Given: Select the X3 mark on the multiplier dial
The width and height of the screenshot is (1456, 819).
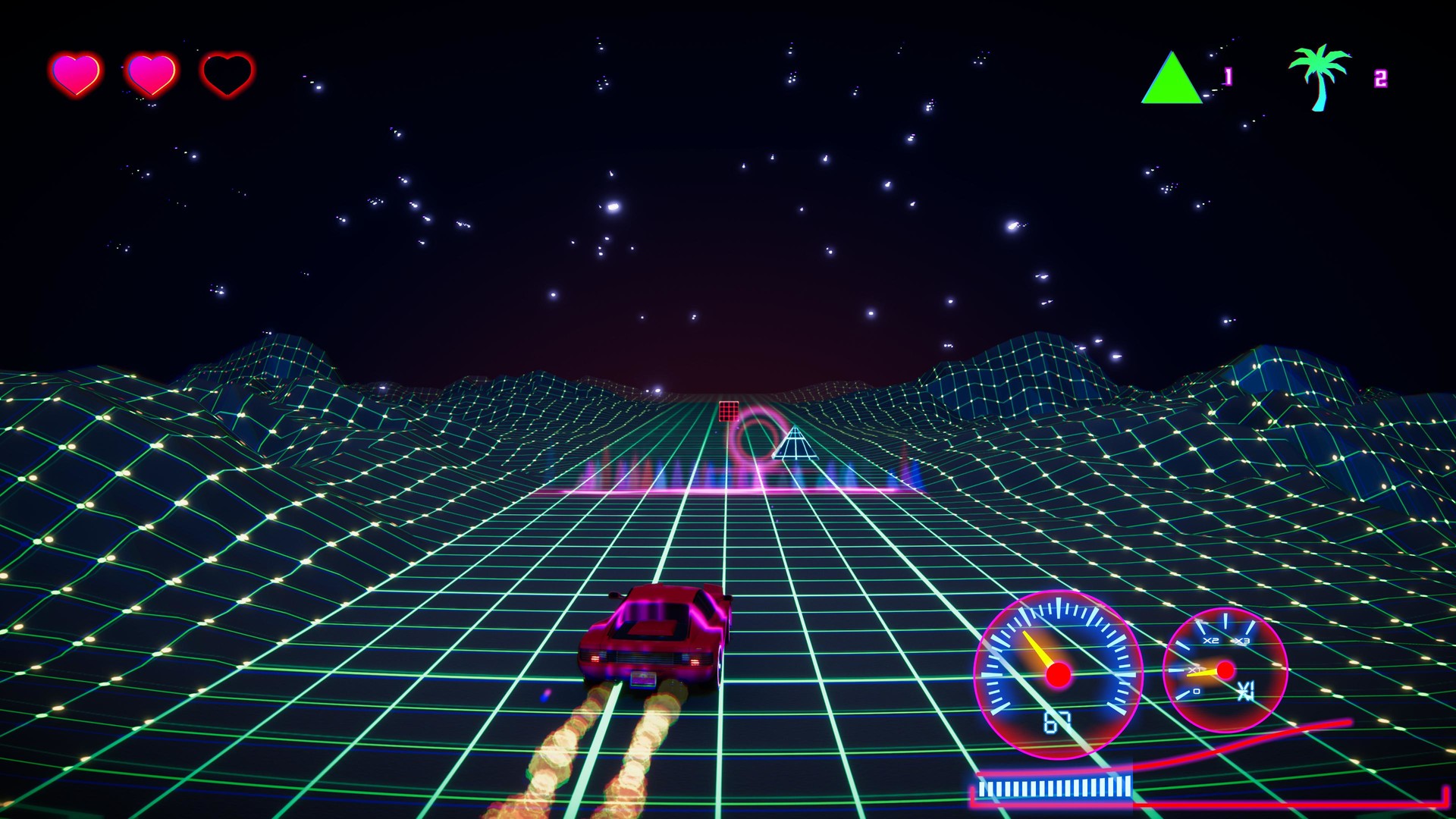Looking at the screenshot, I should (x=1242, y=641).
